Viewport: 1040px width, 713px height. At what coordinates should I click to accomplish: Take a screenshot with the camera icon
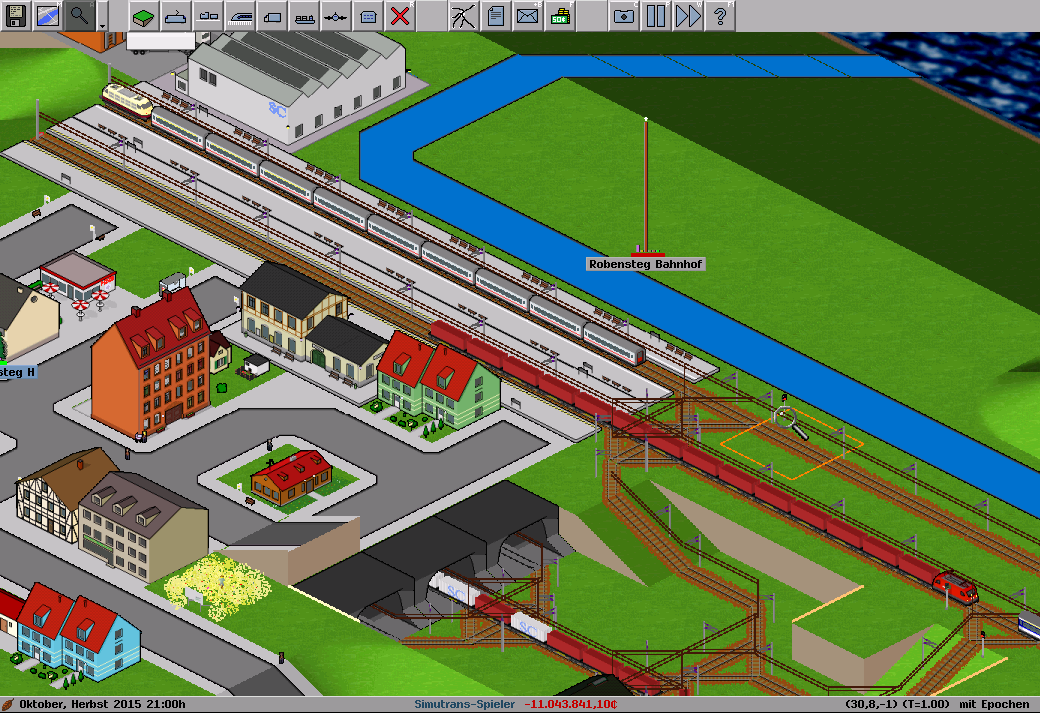tap(624, 15)
